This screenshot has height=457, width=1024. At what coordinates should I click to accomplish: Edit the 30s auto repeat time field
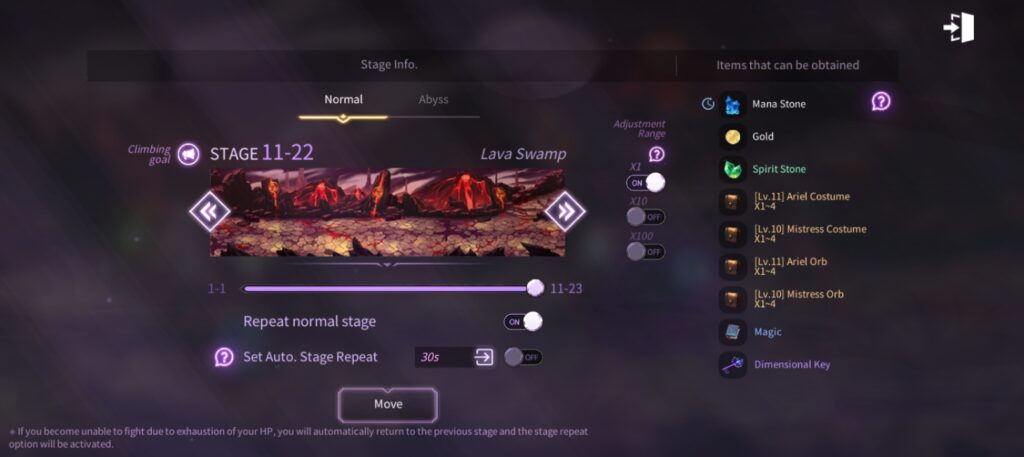(442, 357)
